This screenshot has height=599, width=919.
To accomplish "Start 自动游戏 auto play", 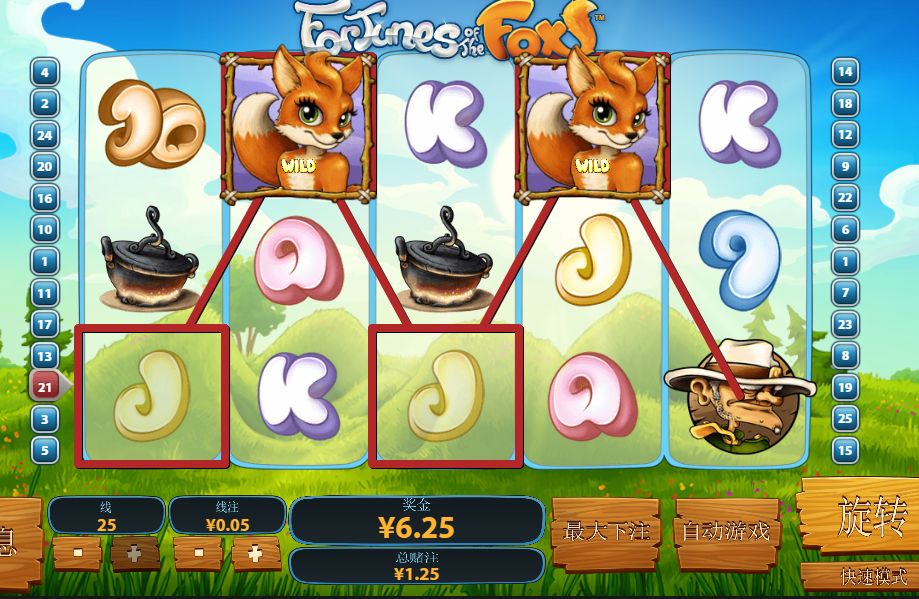I will (727, 532).
